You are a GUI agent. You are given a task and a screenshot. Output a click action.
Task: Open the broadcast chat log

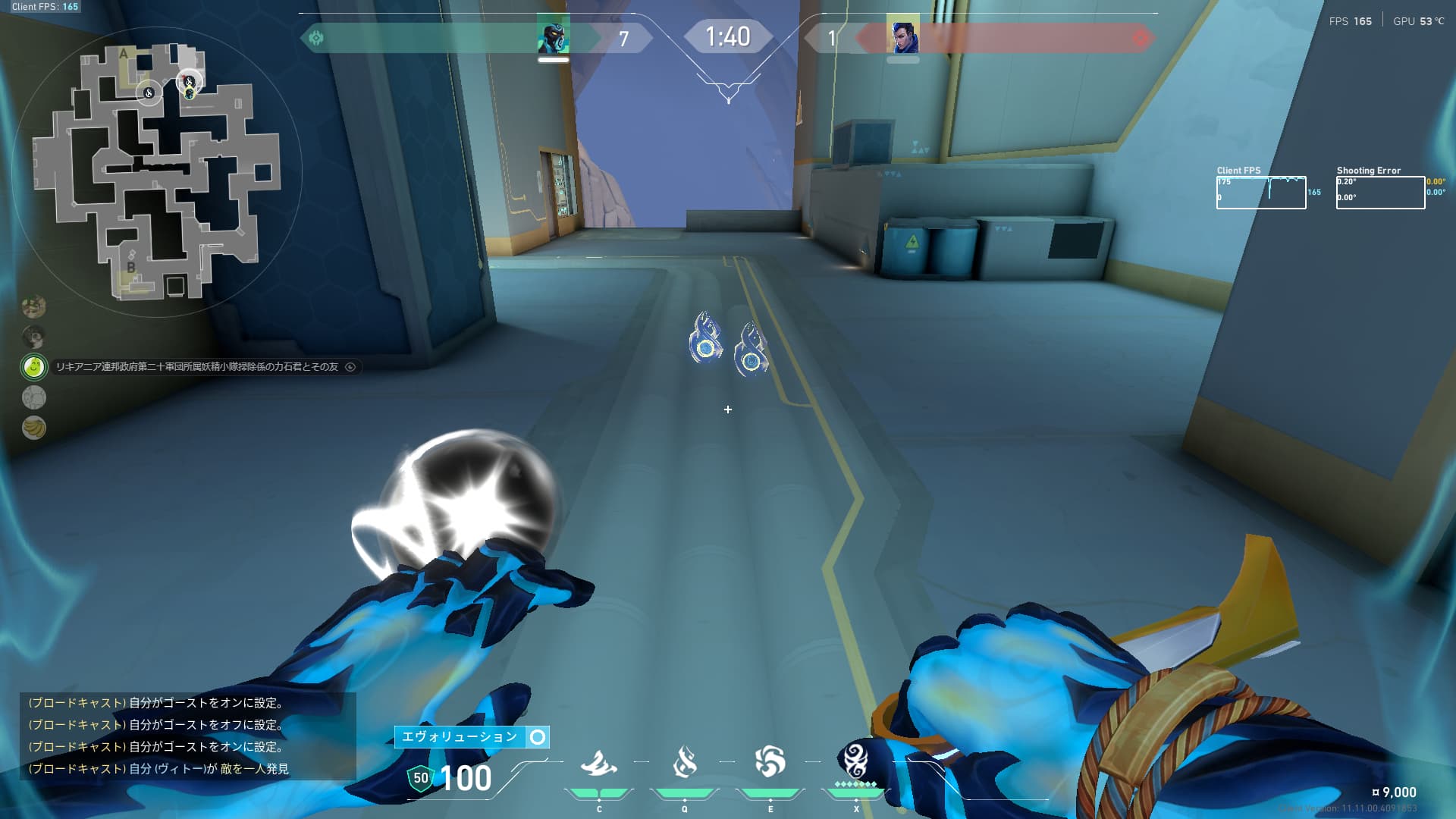(x=187, y=736)
